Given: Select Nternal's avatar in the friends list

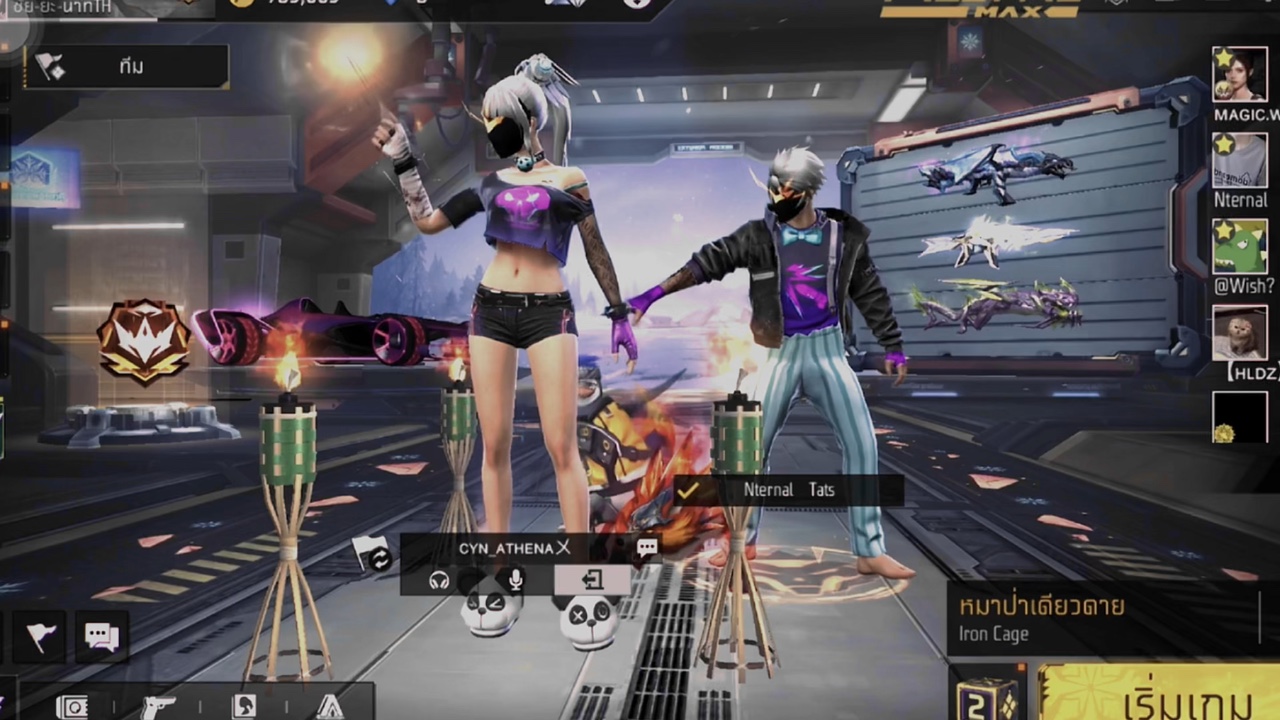Looking at the screenshot, I should pos(1239,160).
